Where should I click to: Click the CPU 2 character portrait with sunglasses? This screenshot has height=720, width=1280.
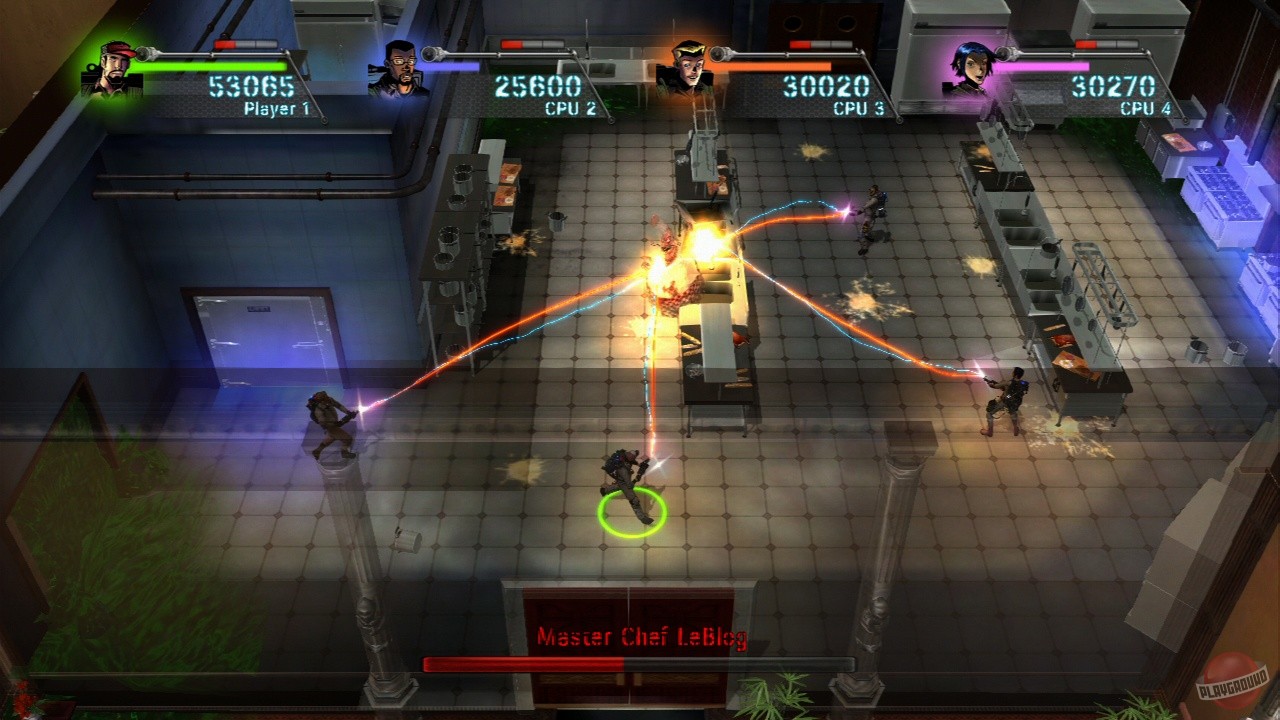(400, 67)
